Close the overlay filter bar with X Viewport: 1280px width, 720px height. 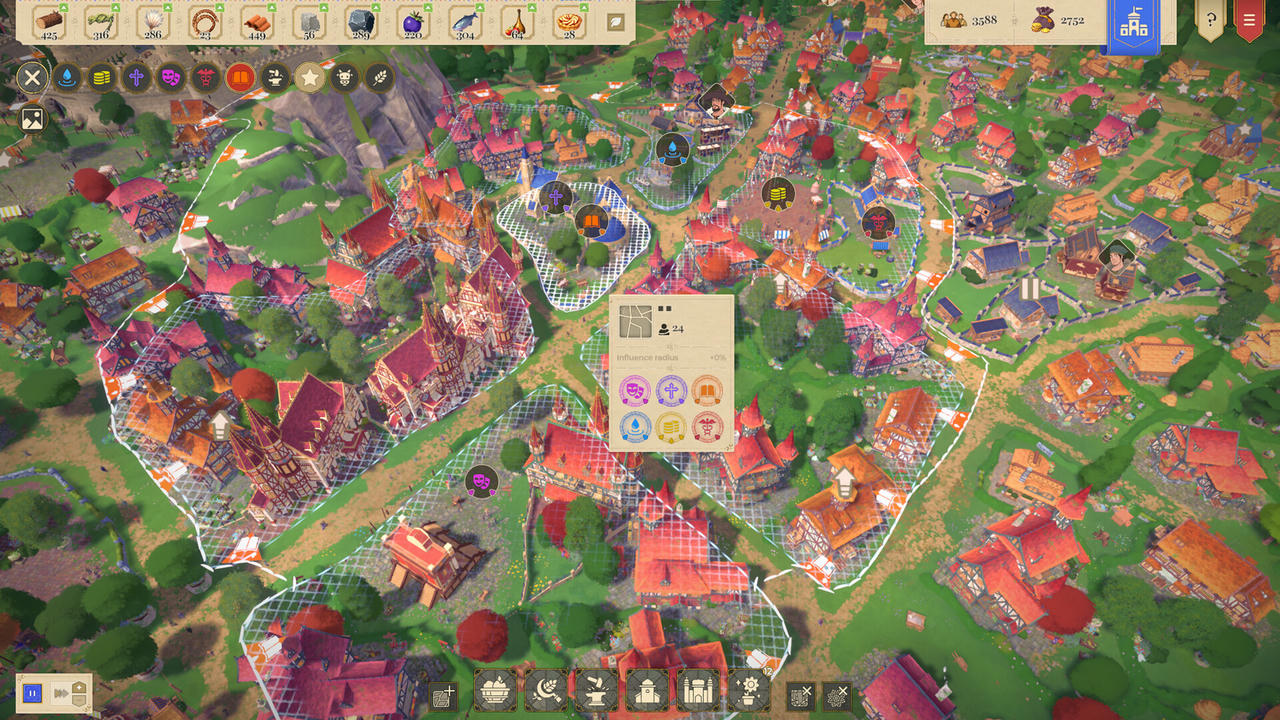[x=33, y=77]
